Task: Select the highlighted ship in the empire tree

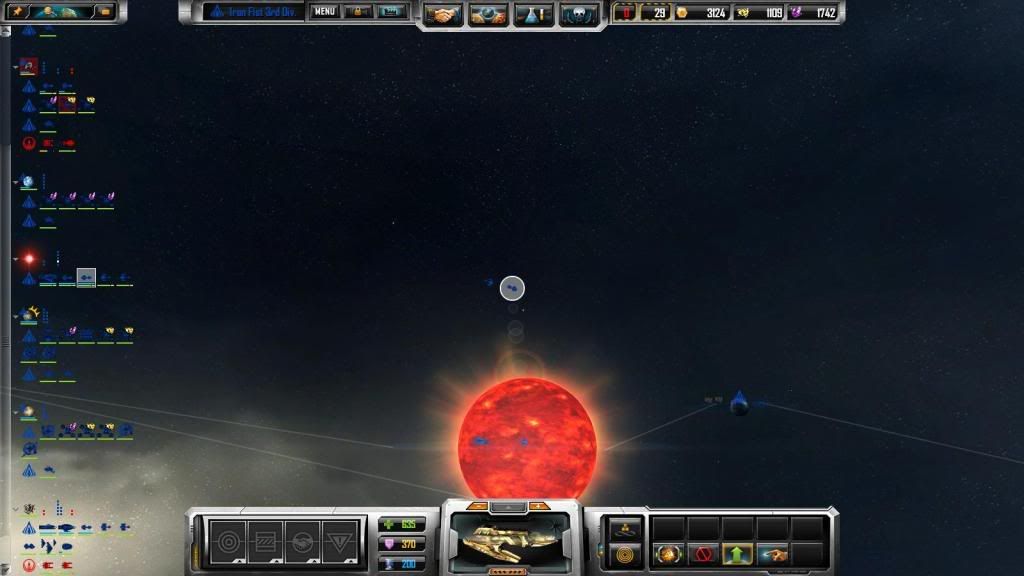Action: (x=86, y=277)
